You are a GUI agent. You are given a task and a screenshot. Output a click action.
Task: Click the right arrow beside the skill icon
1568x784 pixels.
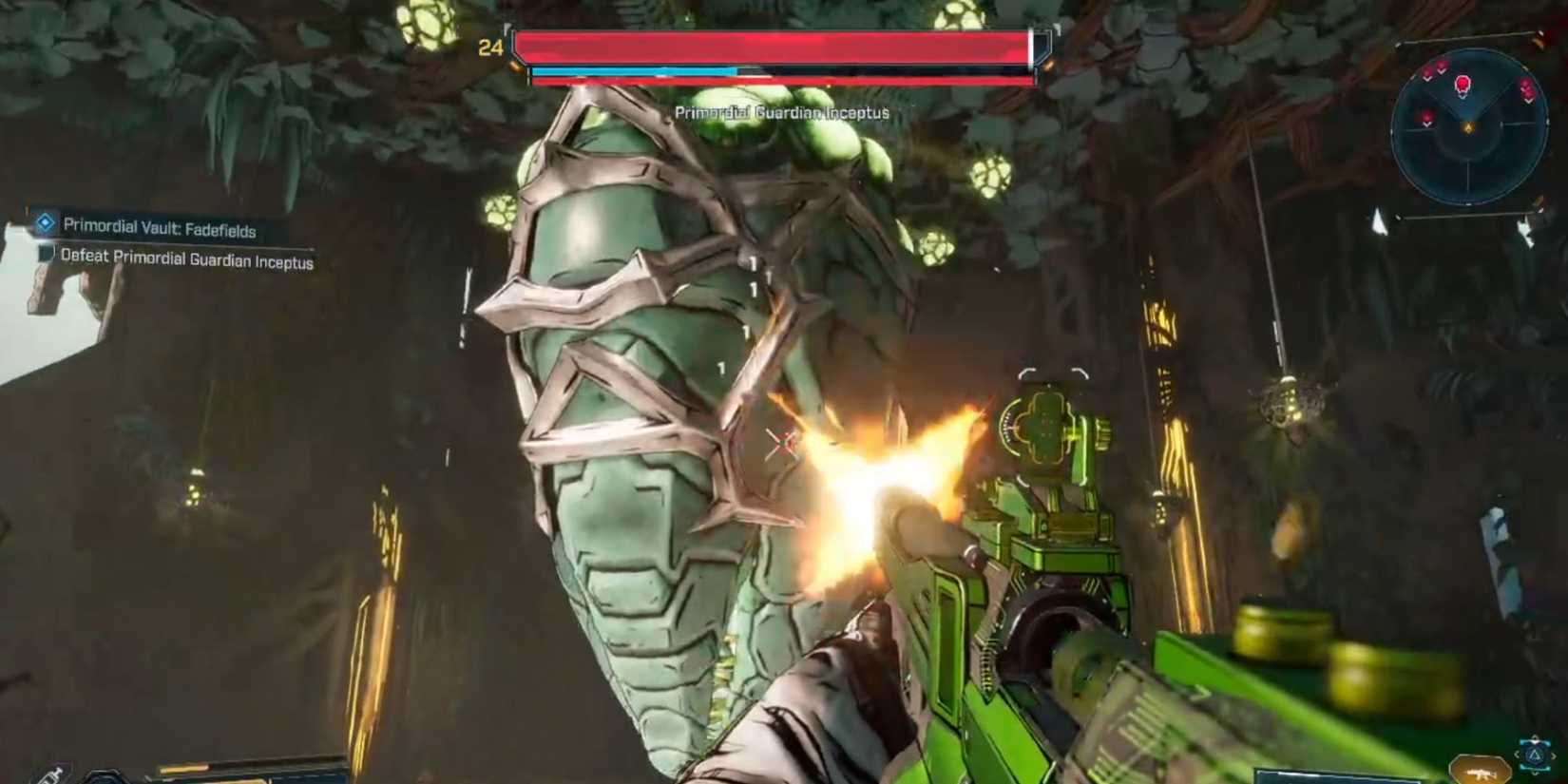click(x=1556, y=756)
